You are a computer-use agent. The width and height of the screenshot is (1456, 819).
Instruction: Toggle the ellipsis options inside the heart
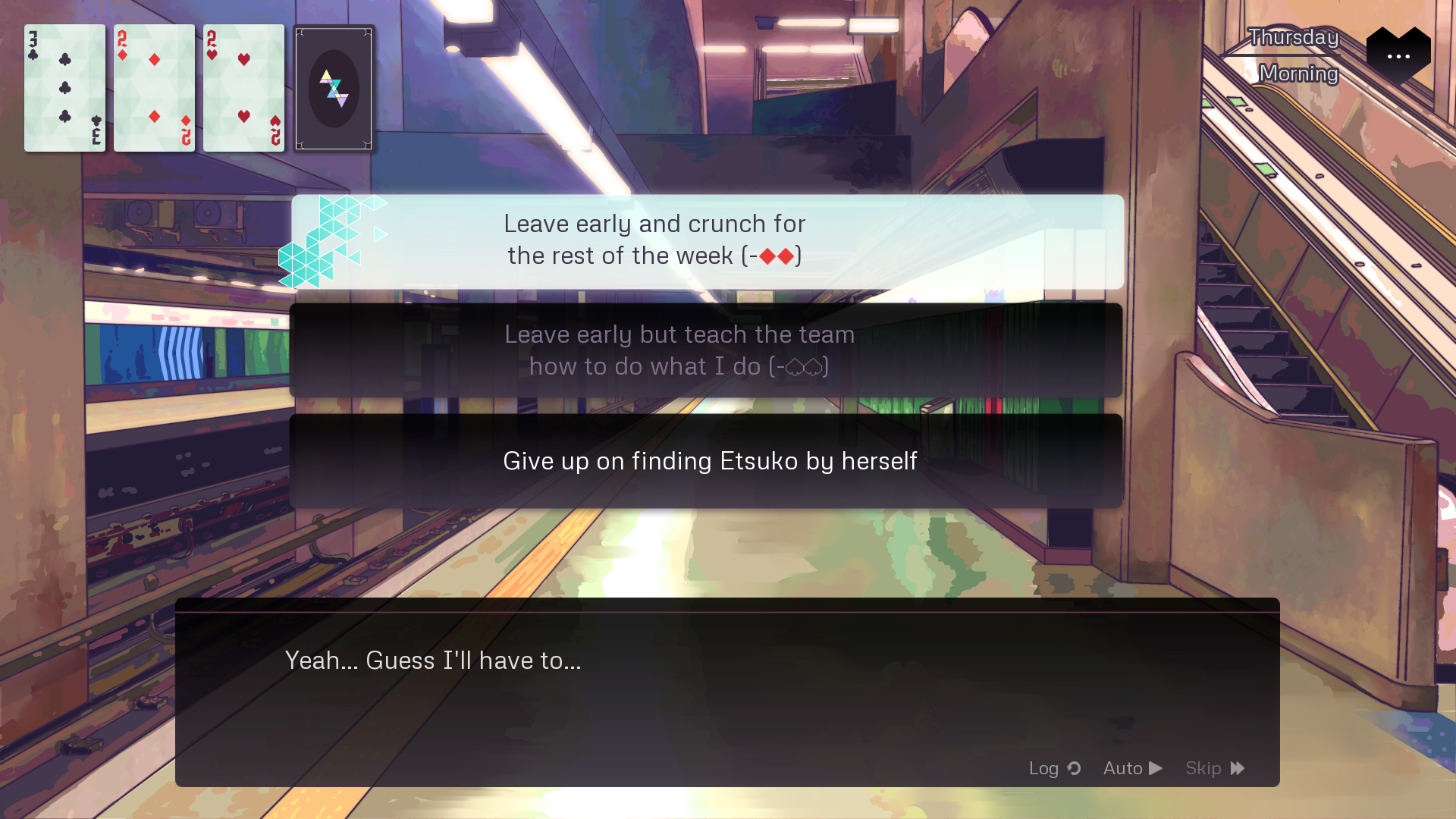(x=1398, y=56)
